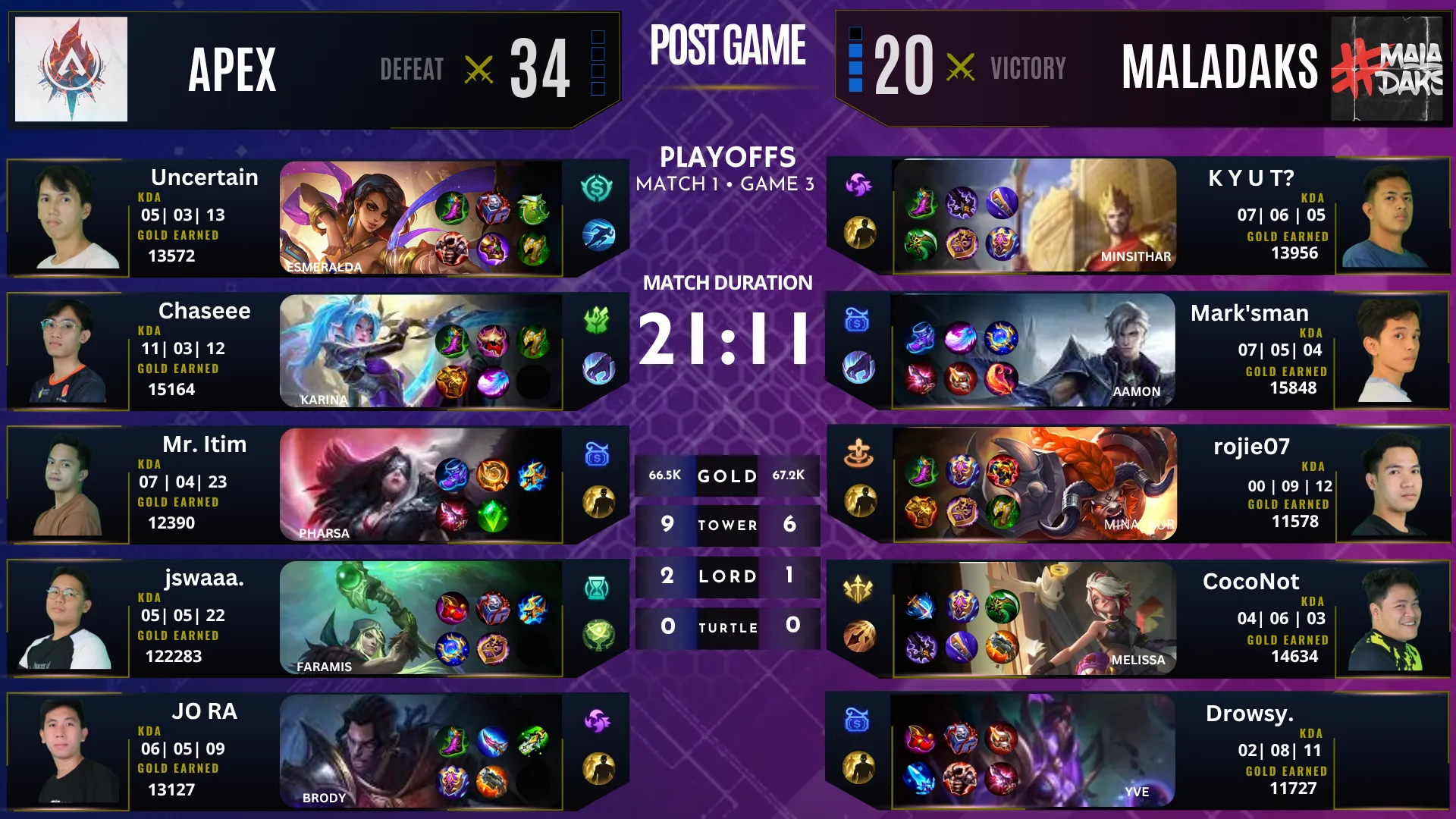Select the LORD count display
The width and height of the screenshot is (1456, 819).
pyautogui.click(x=726, y=576)
